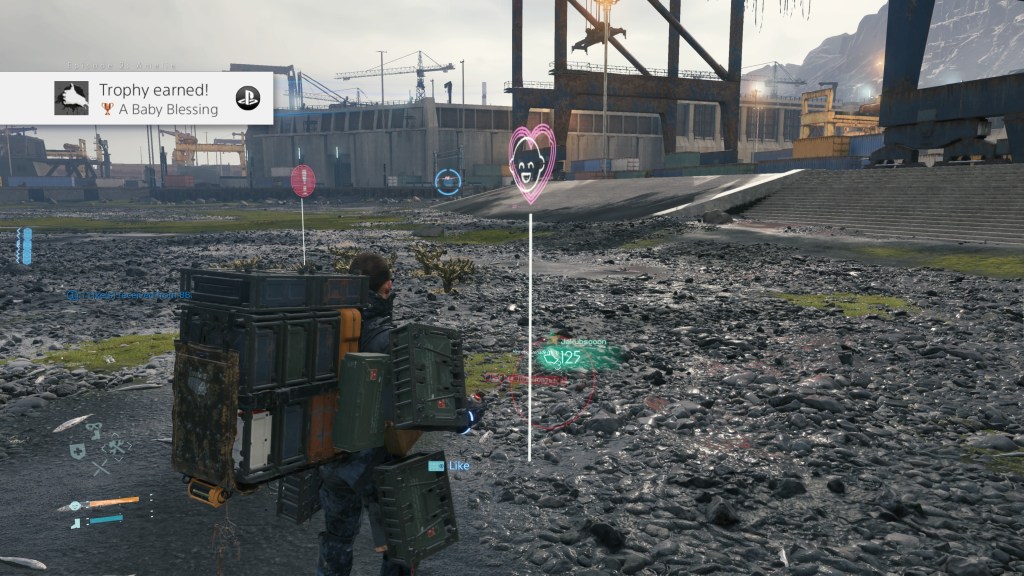Click the goggles mask icon in the HUD
The width and height of the screenshot is (1024, 576).
[94, 431]
